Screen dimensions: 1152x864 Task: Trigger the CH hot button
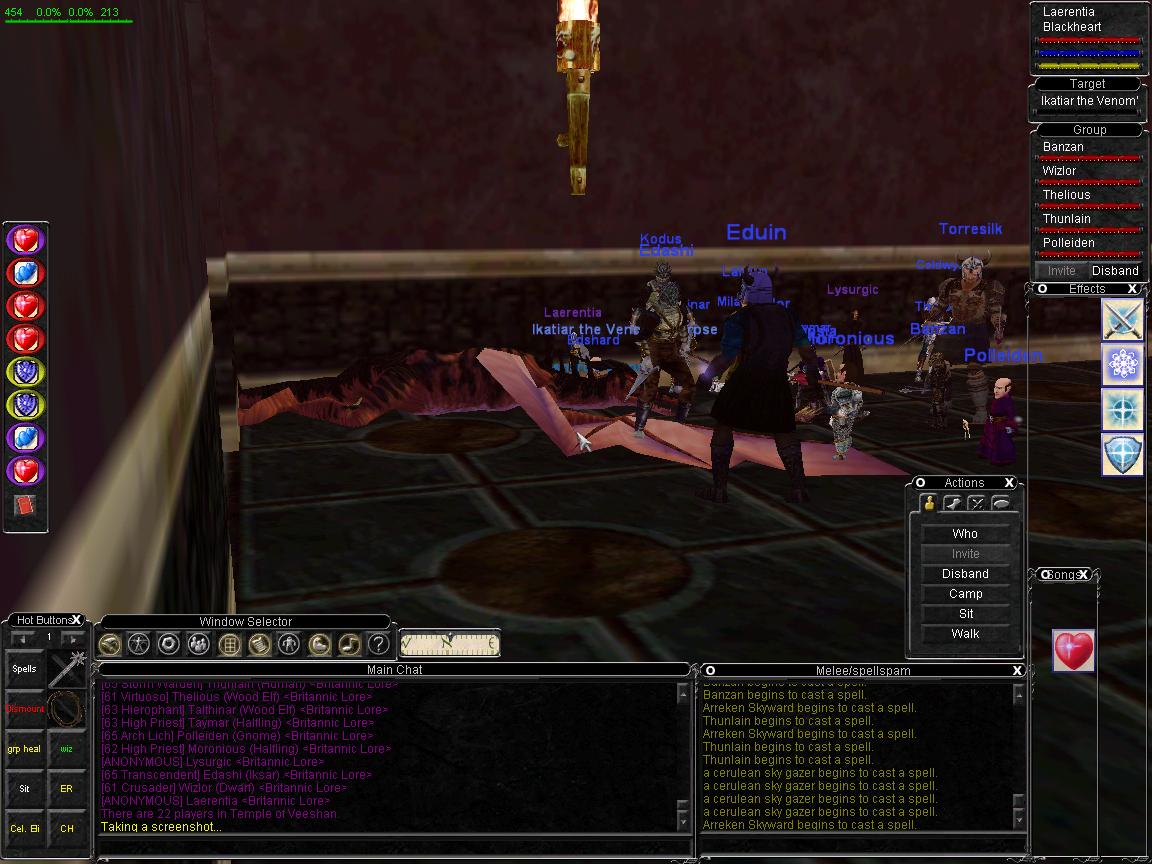(67, 829)
